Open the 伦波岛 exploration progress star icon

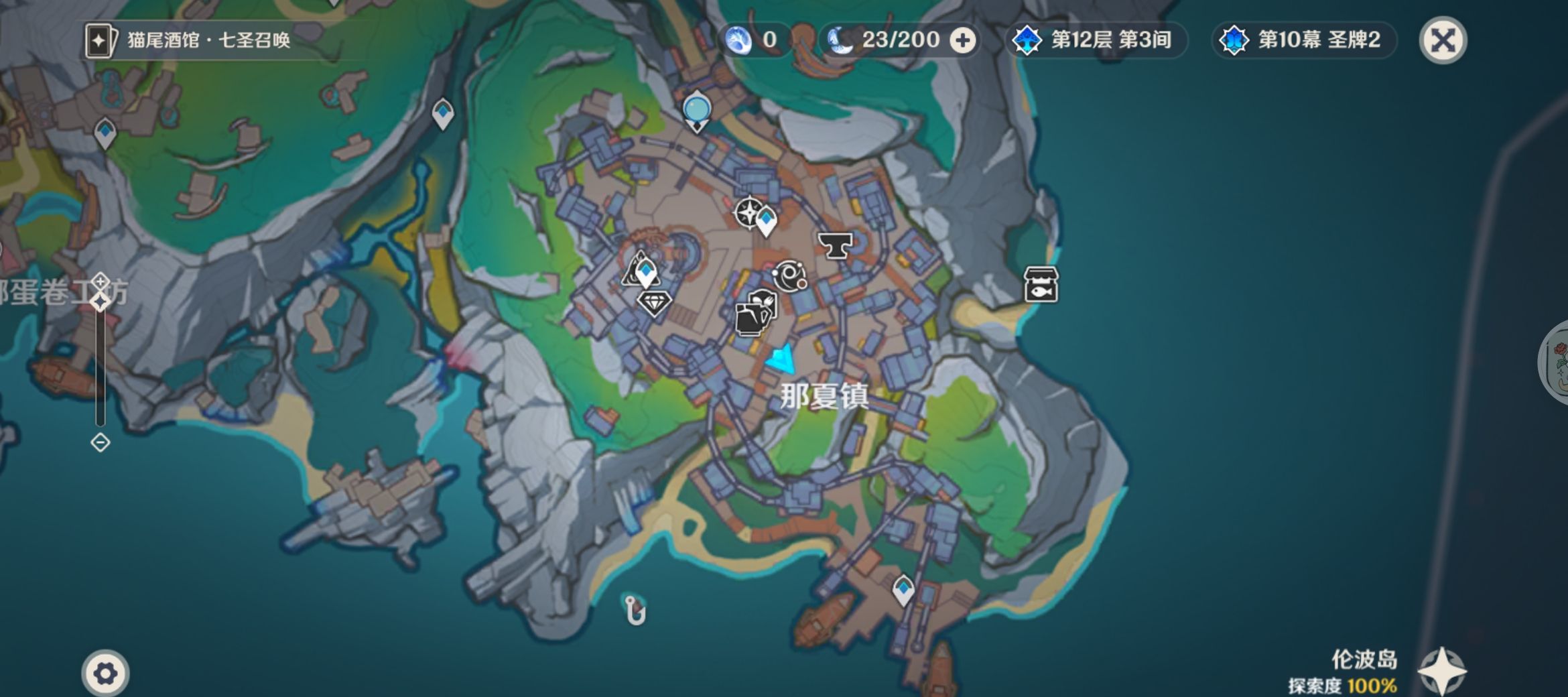1442,671
